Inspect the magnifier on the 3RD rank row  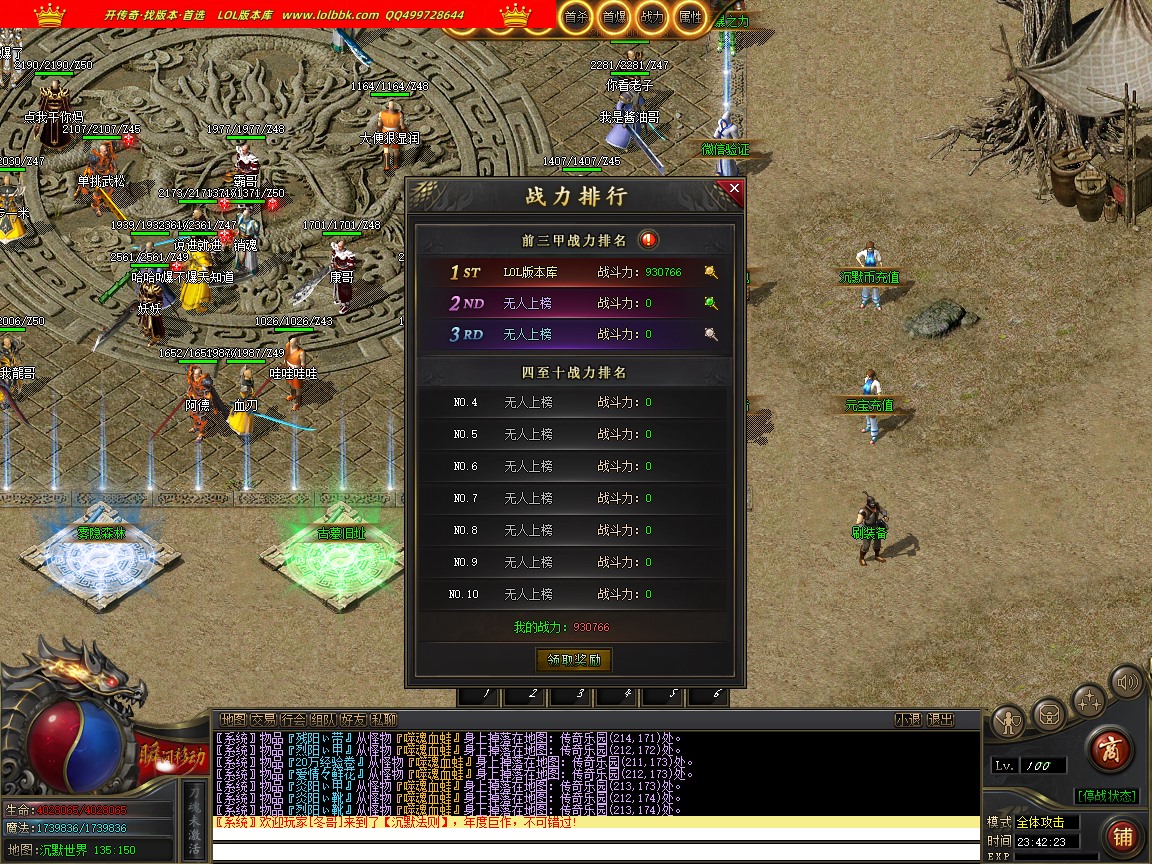pos(711,335)
